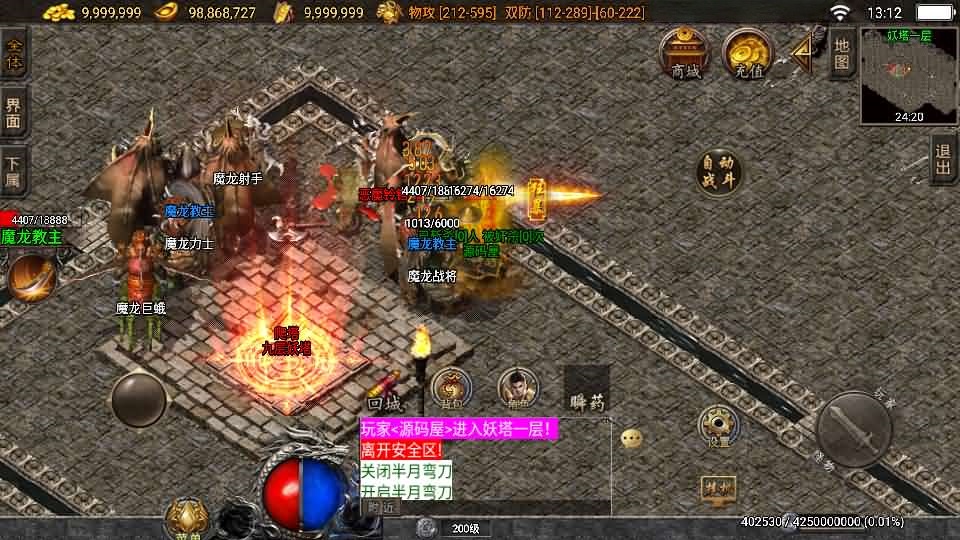Select the 界面 tab on the left edge
This screenshot has height=540, width=960.
pyautogui.click(x=14, y=112)
